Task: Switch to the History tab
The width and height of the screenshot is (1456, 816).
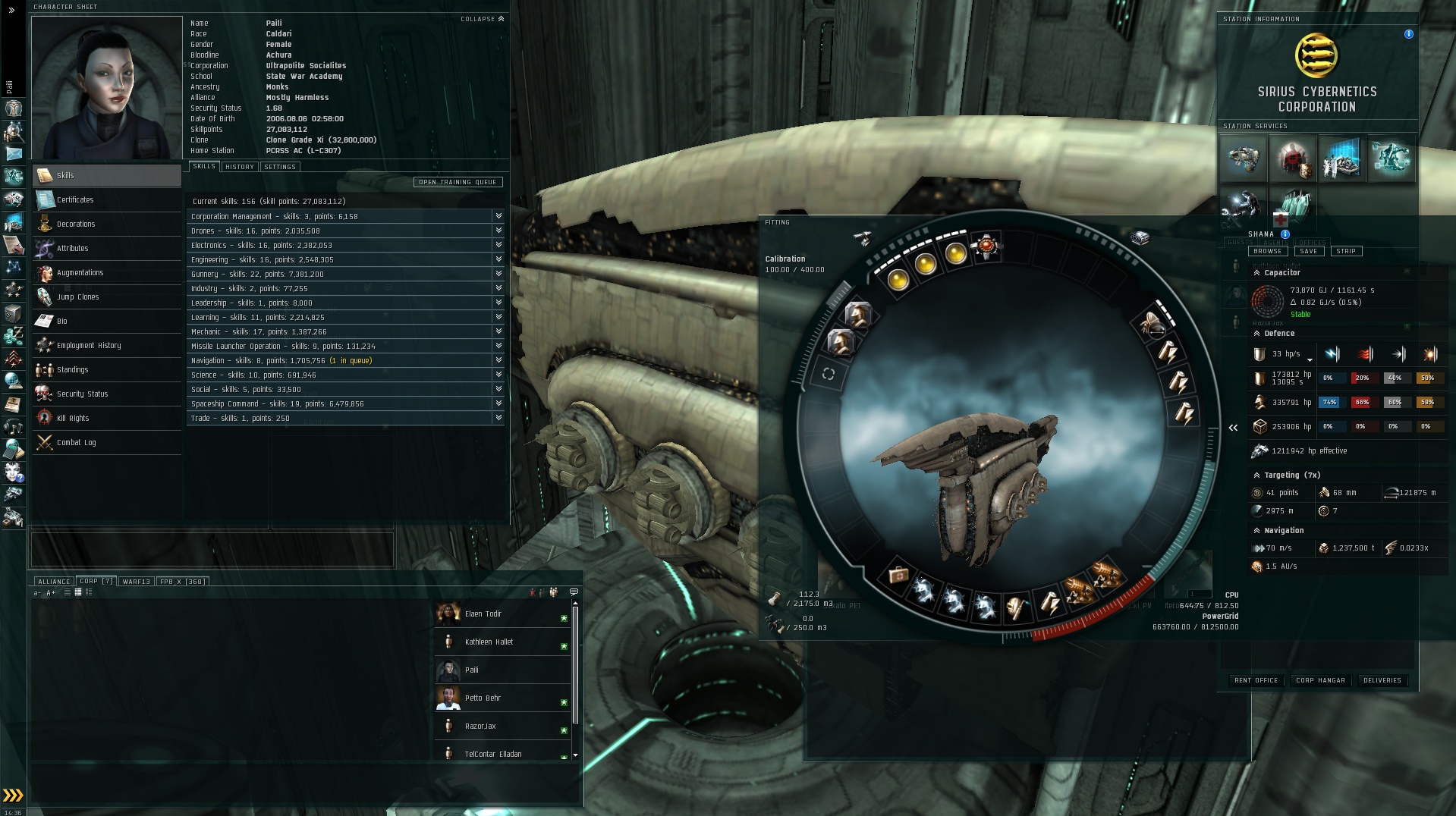Action: (239, 167)
